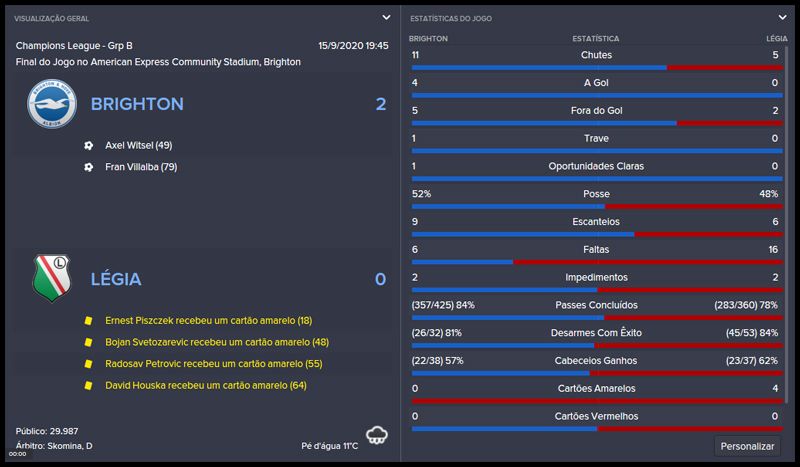Open the Brighton team name link

coord(137,104)
